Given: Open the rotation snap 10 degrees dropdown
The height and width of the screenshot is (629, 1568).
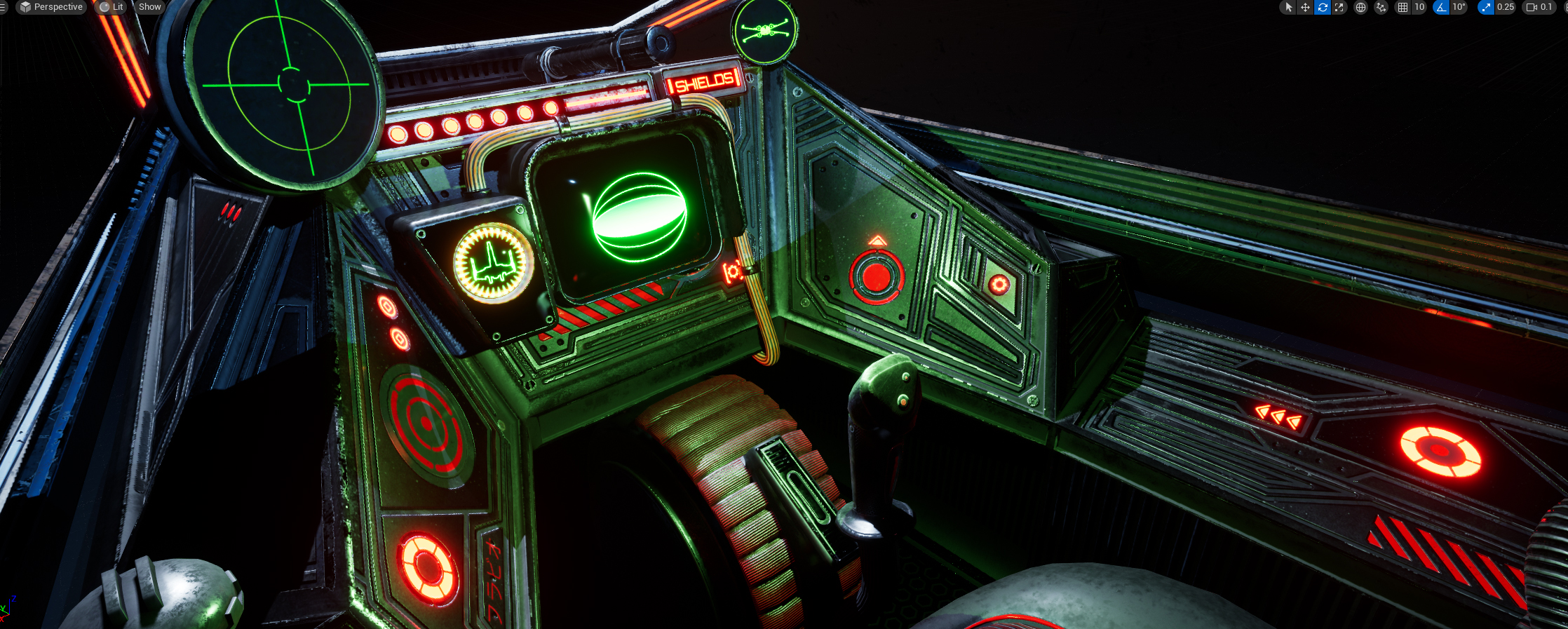Looking at the screenshot, I should click(1459, 7).
